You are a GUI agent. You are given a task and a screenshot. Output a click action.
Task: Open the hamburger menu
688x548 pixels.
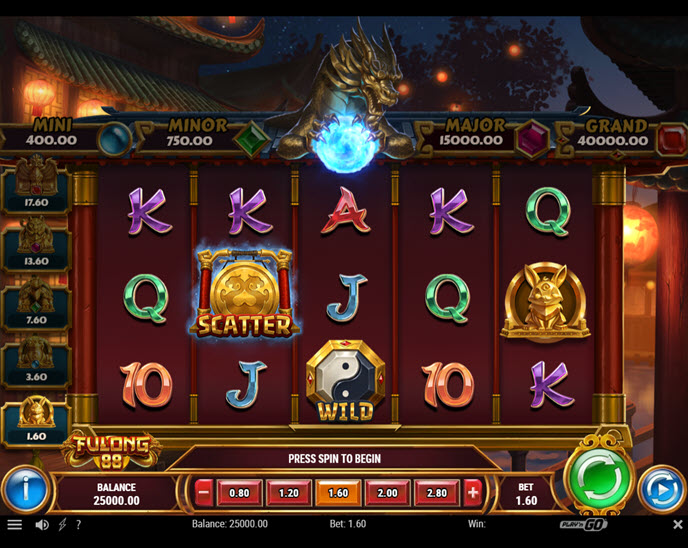coord(14,524)
